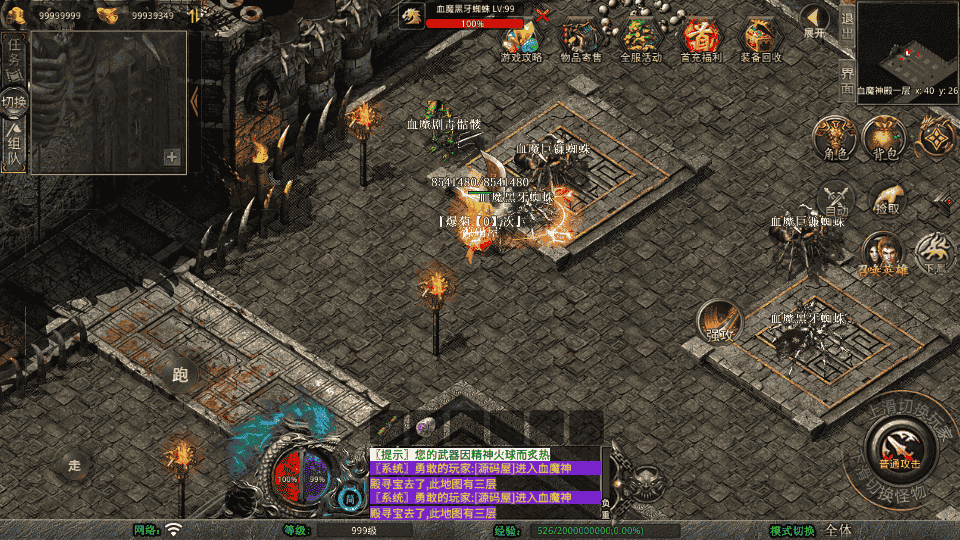The width and height of the screenshot is (960, 540).
Task: Select the 任务 quest tab
Action: tap(14, 56)
